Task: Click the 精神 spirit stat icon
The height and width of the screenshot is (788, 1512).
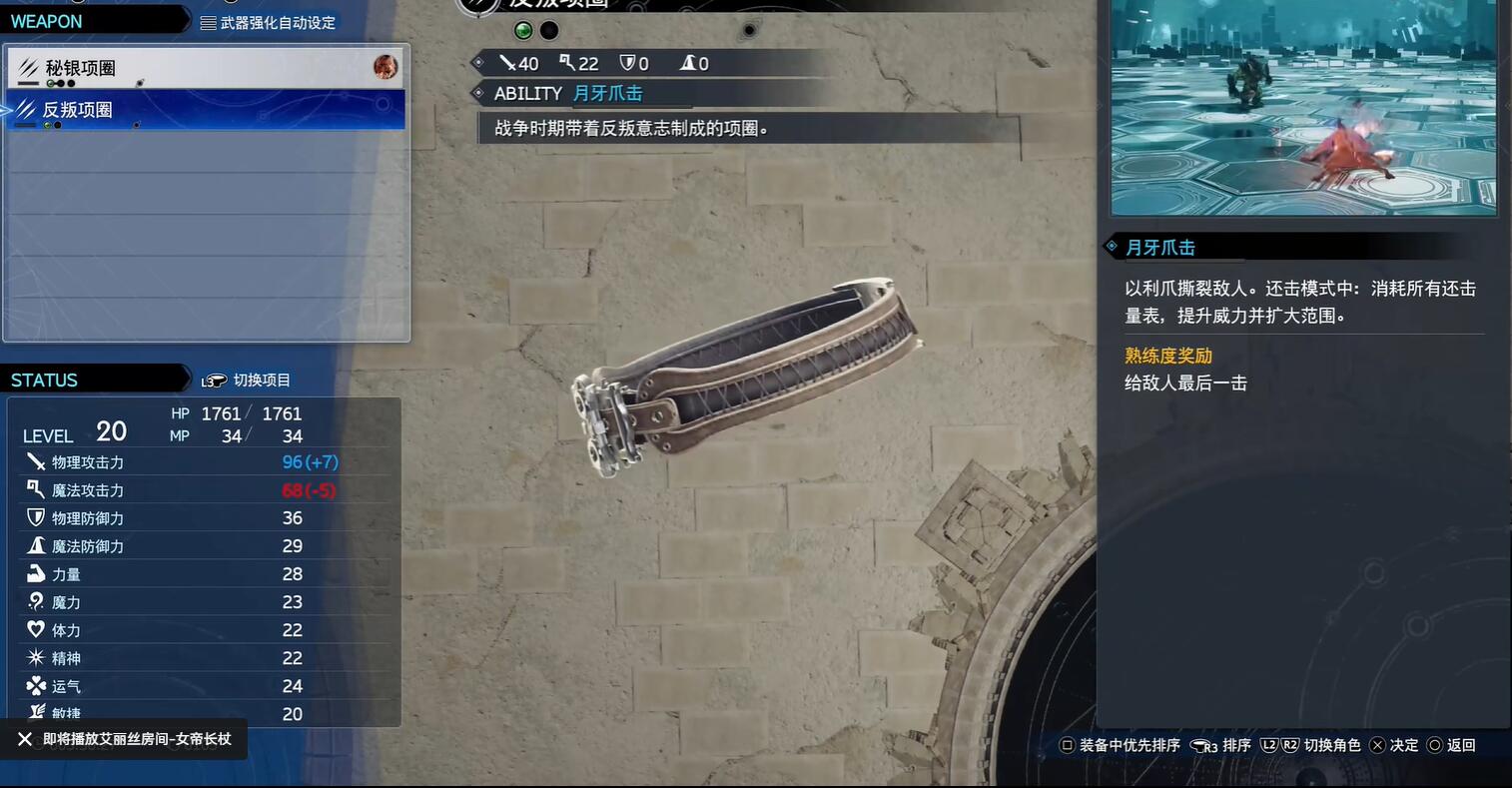Action: (34, 657)
